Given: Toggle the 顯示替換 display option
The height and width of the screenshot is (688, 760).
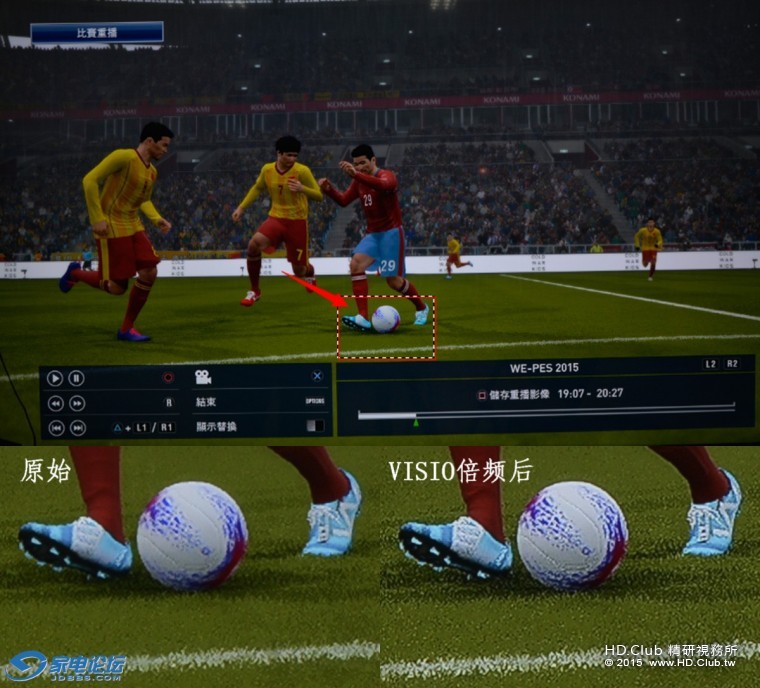Looking at the screenshot, I should (x=216, y=426).
